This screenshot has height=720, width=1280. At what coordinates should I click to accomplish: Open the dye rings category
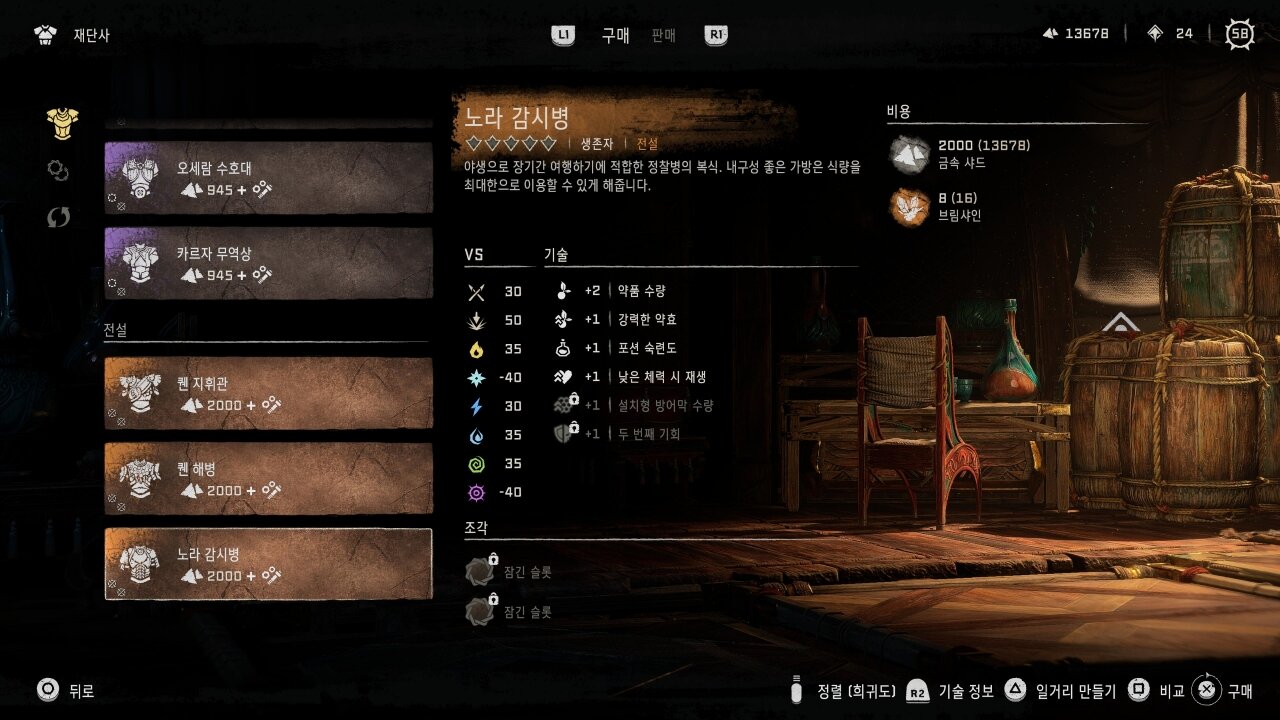(x=58, y=170)
